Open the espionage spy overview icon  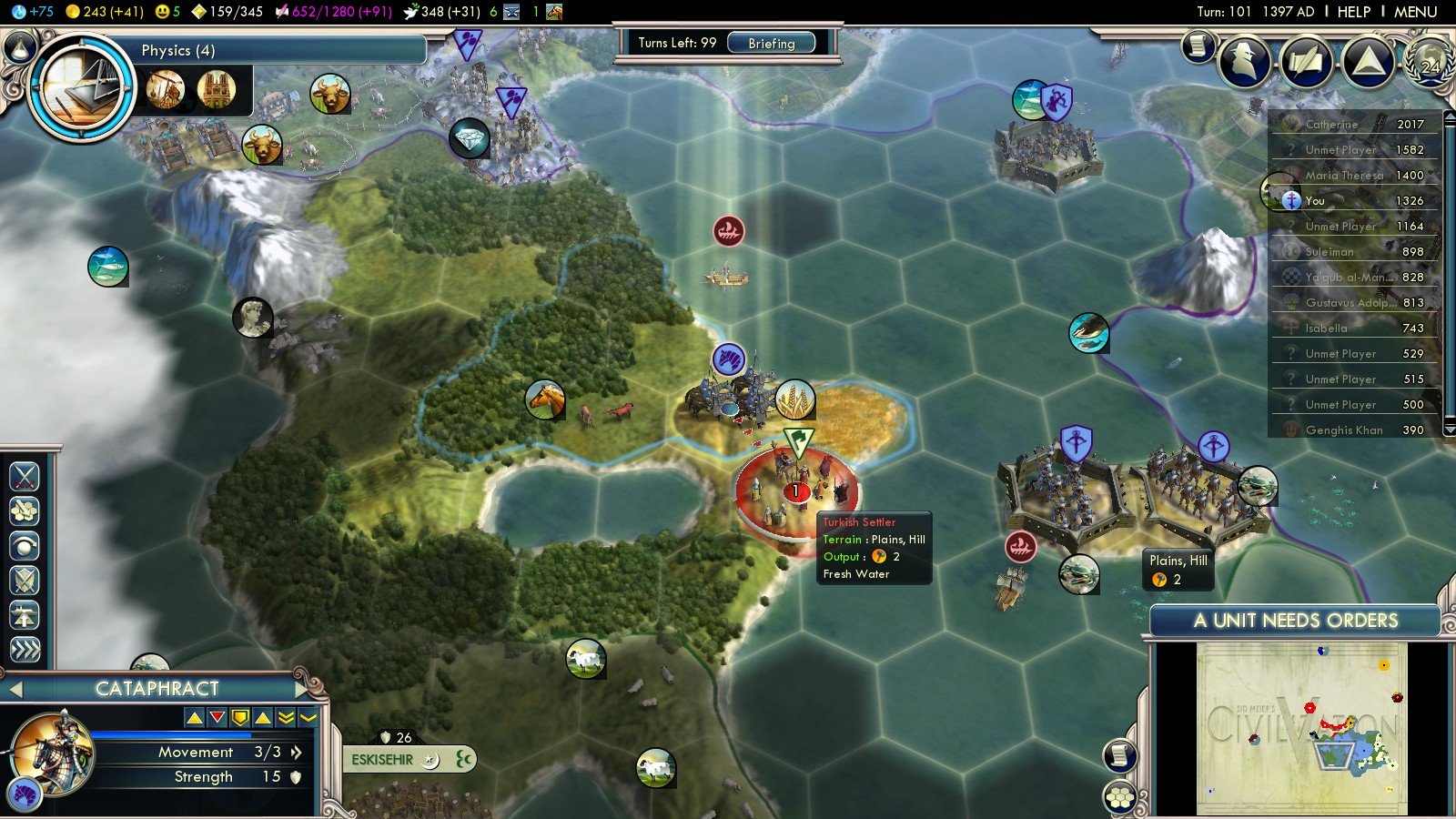point(1244,62)
